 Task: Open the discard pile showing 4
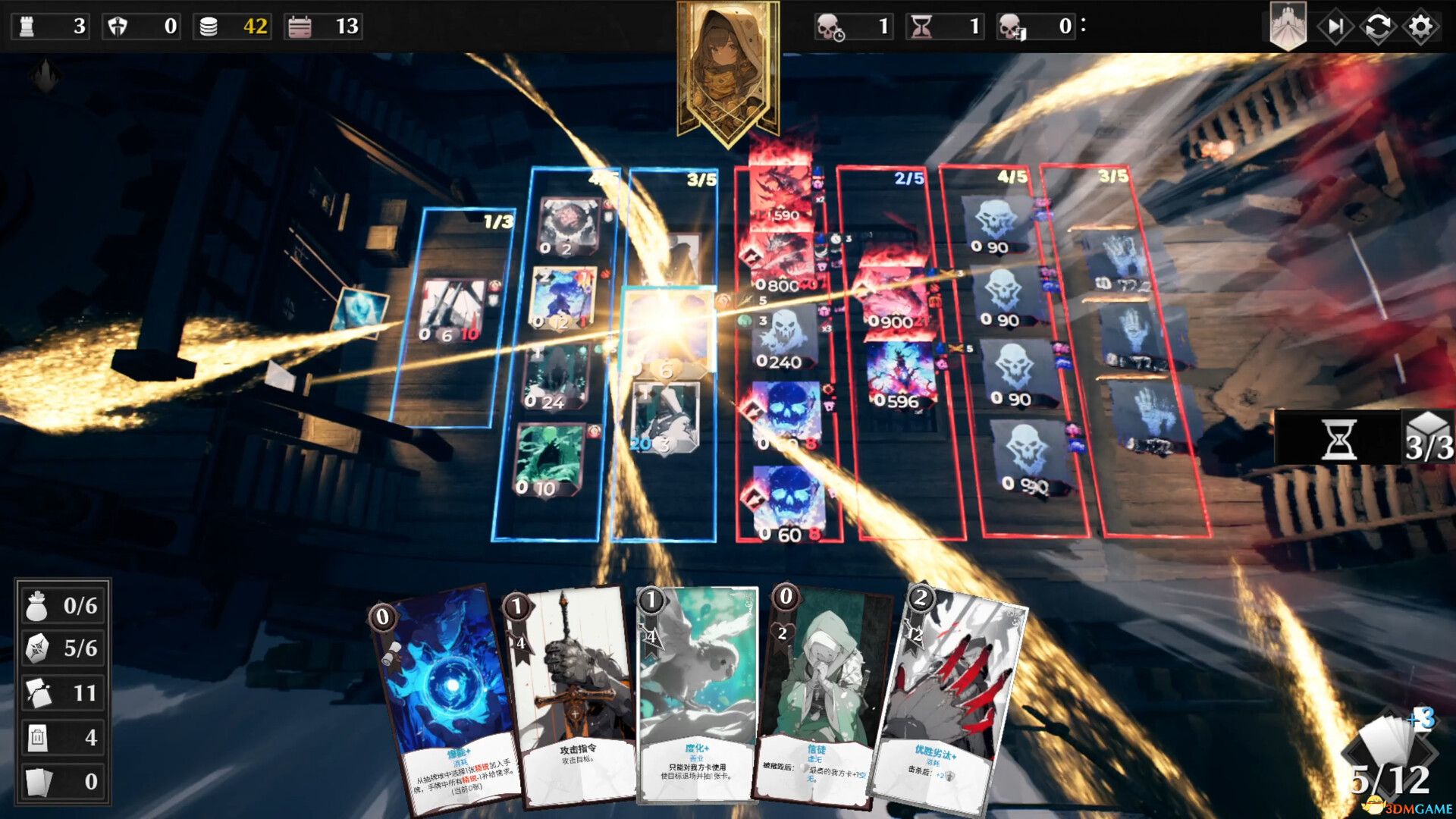[x=61, y=736]
